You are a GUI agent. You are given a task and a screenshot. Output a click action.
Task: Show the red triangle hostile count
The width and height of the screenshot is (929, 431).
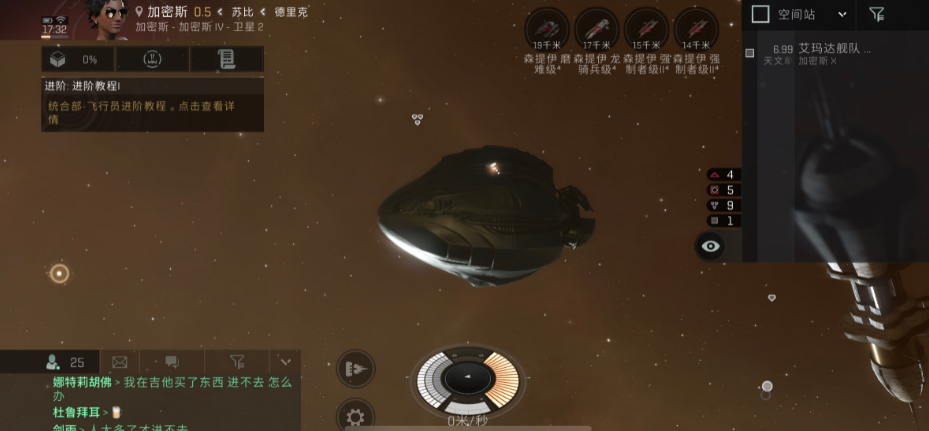721,175
